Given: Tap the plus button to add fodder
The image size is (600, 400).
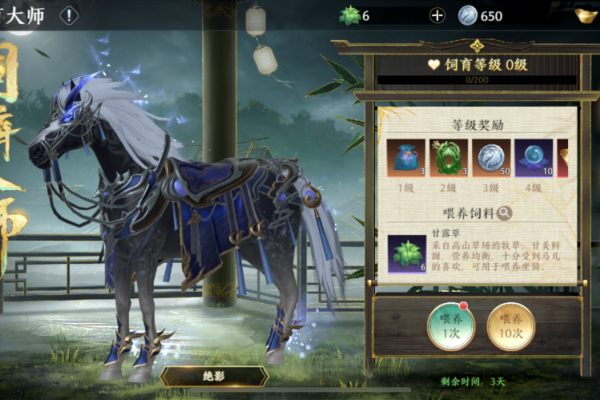Looking at the screenshot, I should point(436,15).
